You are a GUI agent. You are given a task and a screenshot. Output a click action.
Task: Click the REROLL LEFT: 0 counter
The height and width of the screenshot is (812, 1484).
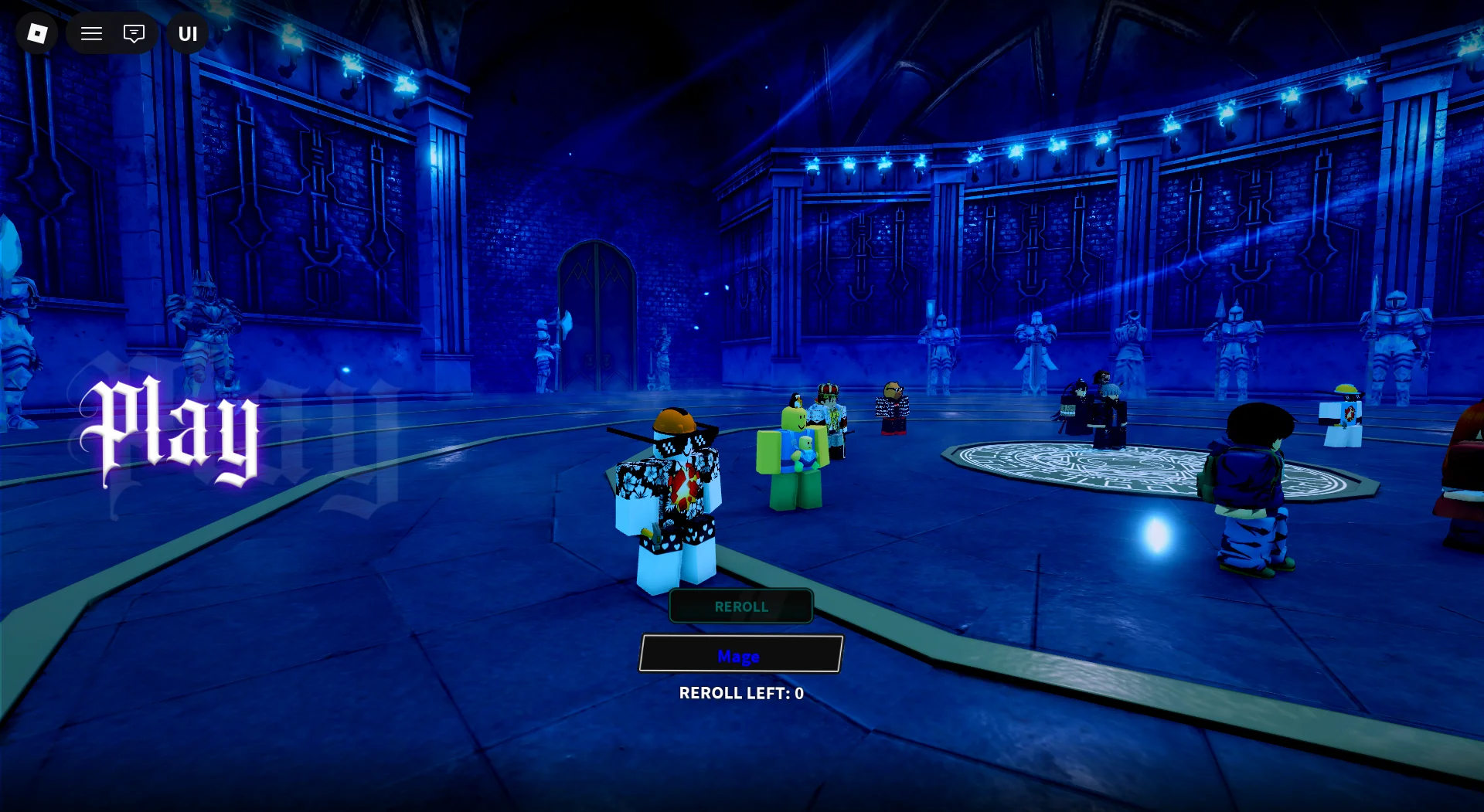(740, 693)
